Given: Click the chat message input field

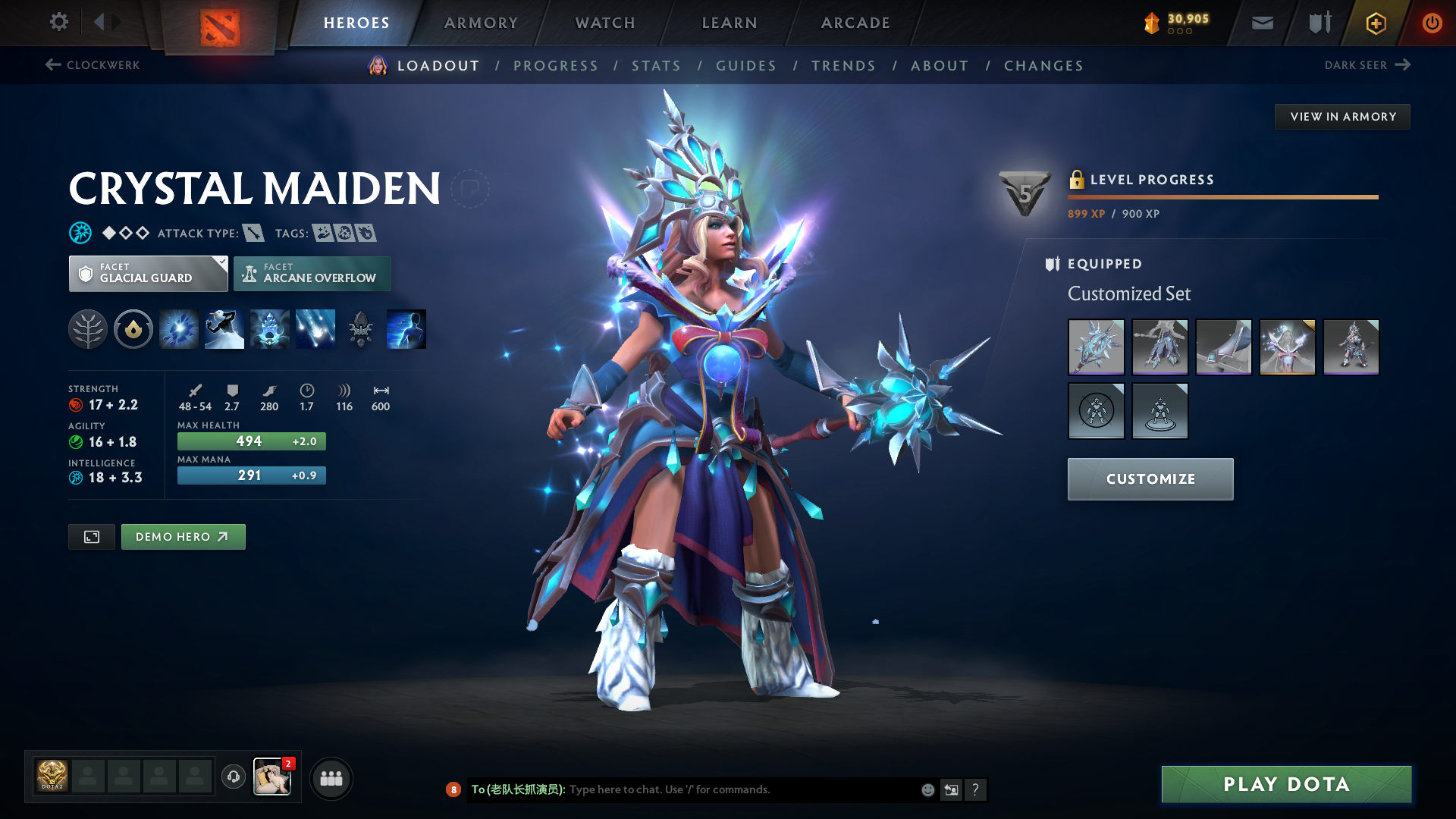Looking at the screenshot, I should 743,789.
